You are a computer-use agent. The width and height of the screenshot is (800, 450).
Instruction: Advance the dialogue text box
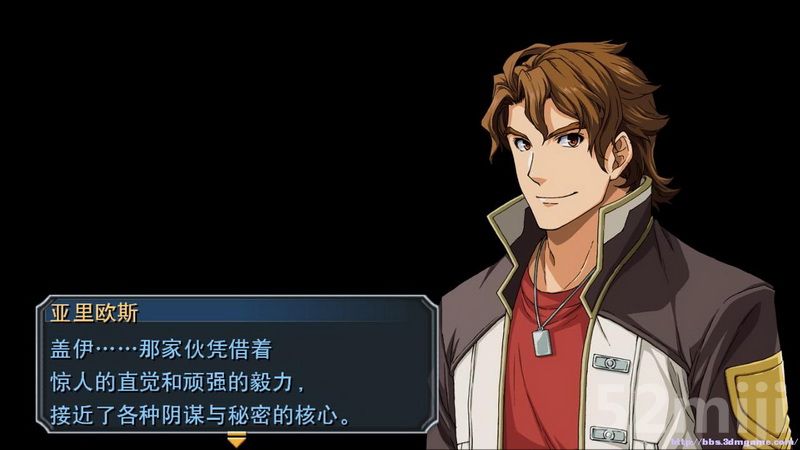click(236, 380)
